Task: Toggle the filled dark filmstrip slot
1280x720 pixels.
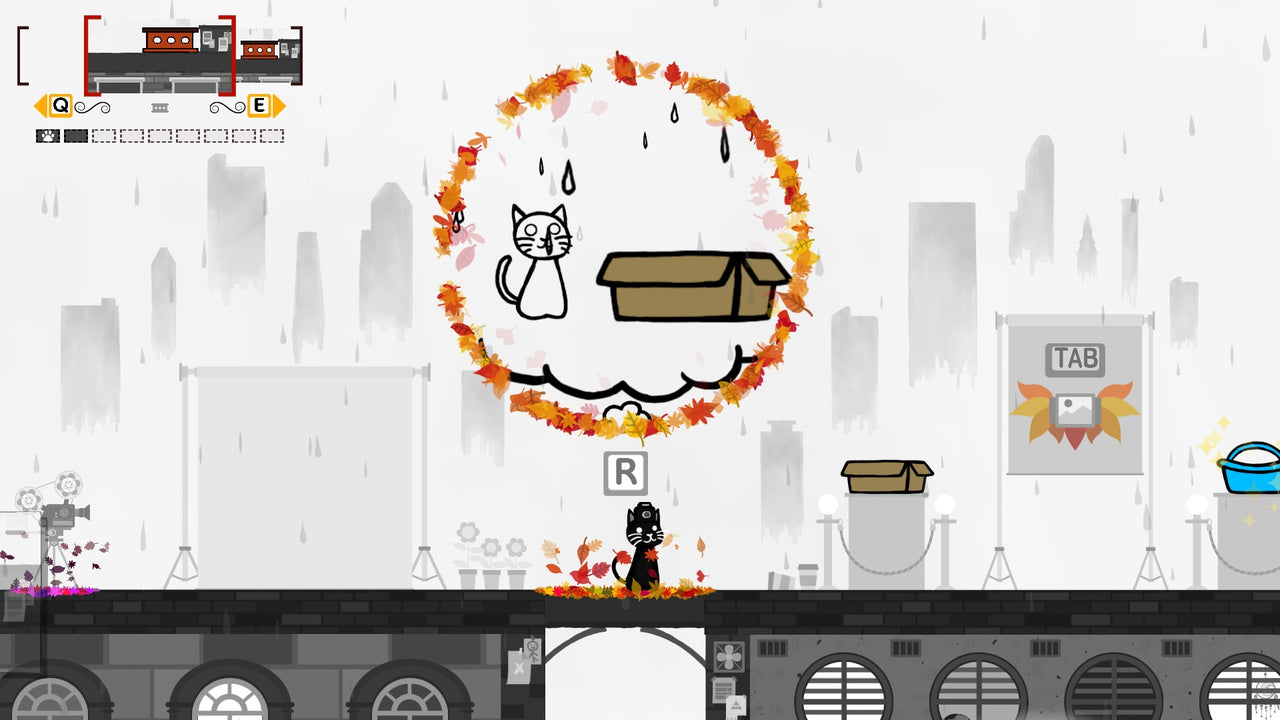Action: (x=75, y=135)
